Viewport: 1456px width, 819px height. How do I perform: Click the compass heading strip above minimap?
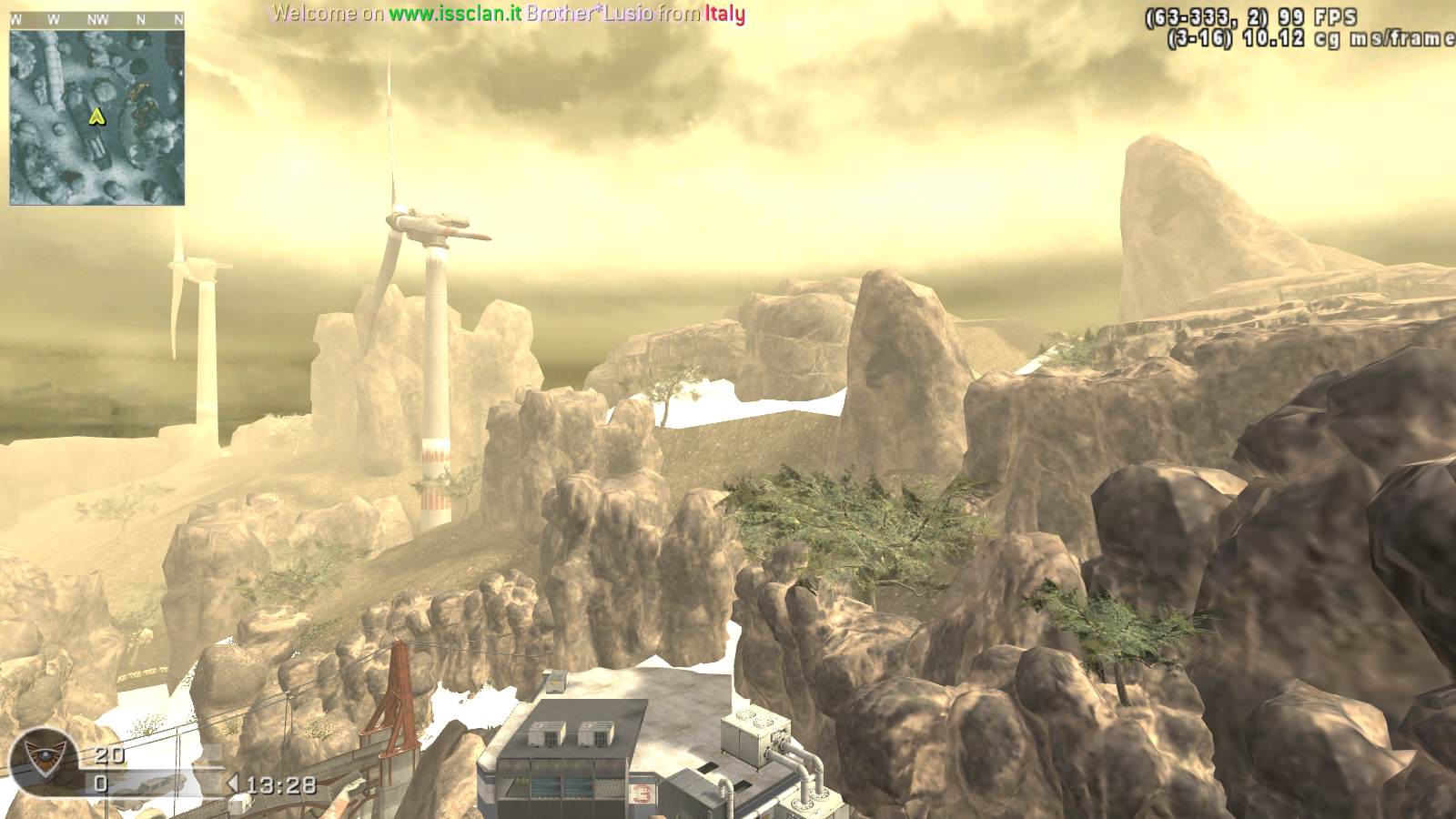(97, 19)
